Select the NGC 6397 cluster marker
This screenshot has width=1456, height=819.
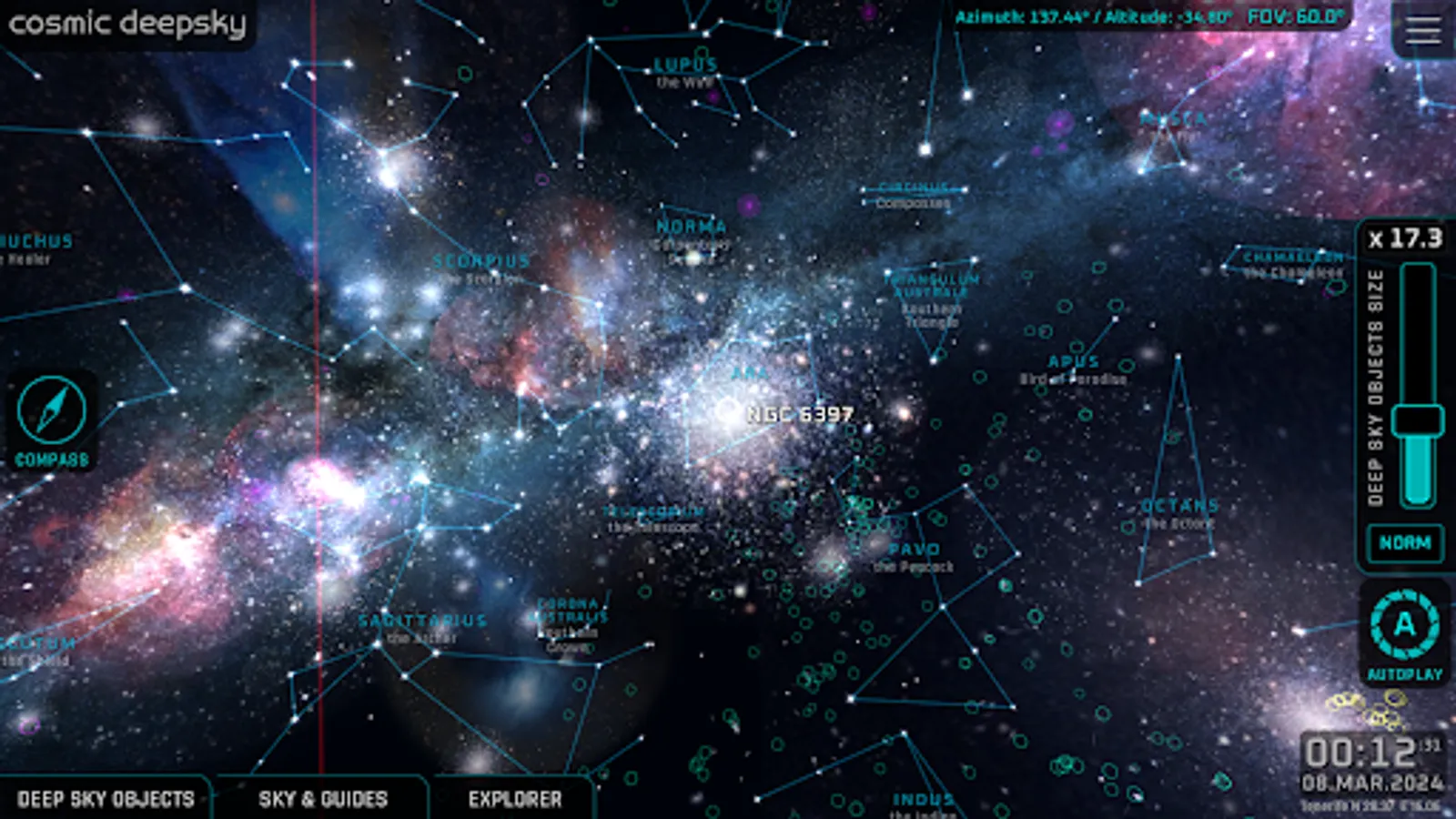pyautogui.click(x=728, y=412)
